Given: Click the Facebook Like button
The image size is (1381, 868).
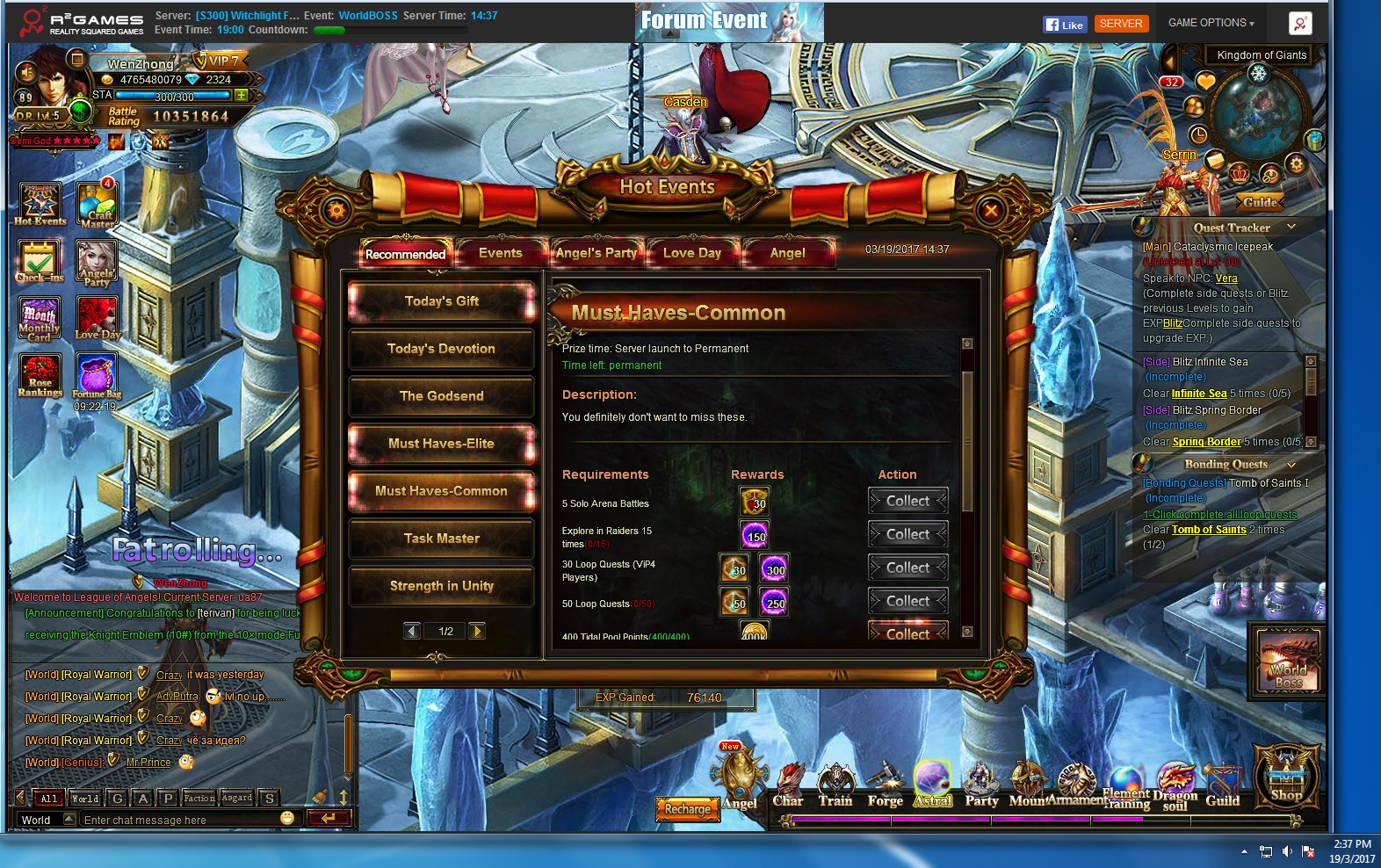Looking at the screenshot, I should [x=1065, y=25].
